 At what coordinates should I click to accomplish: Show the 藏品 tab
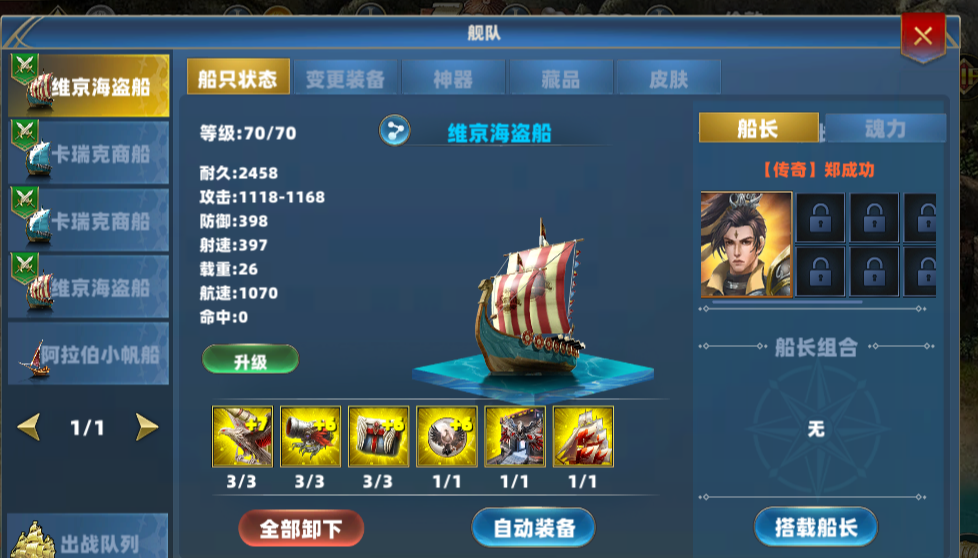[x=561, y=79]
